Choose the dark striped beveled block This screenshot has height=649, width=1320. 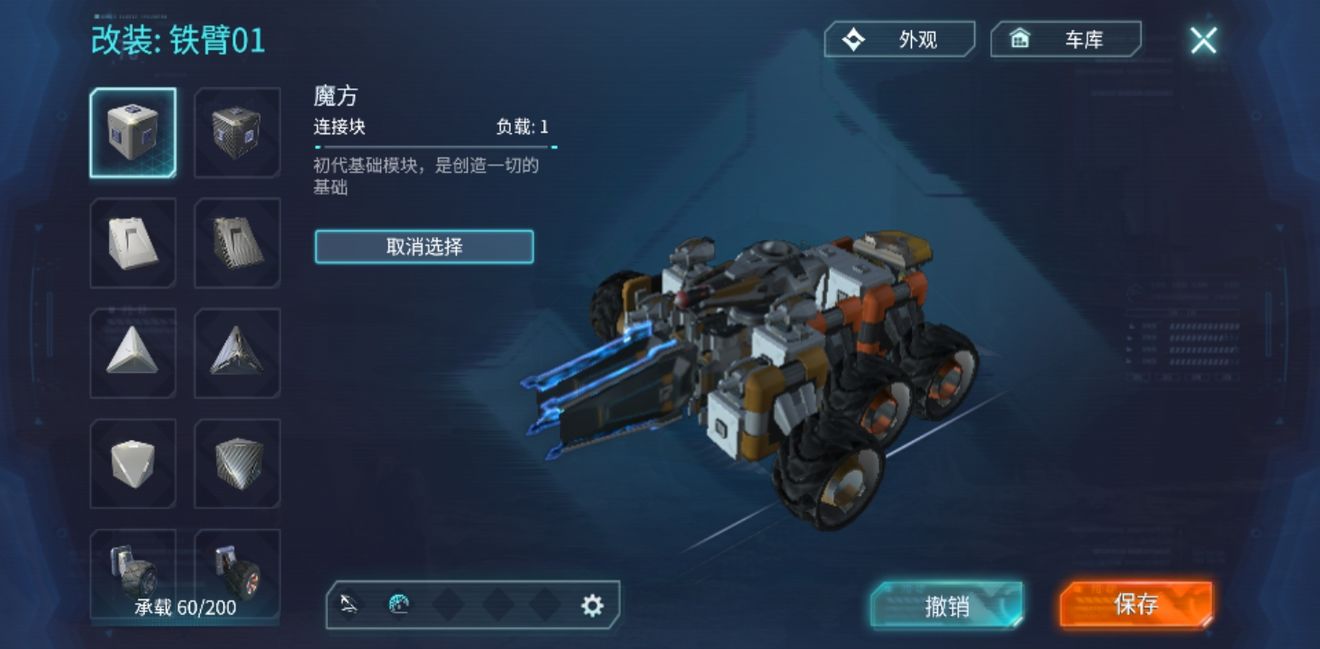click(x=237, y=463)
